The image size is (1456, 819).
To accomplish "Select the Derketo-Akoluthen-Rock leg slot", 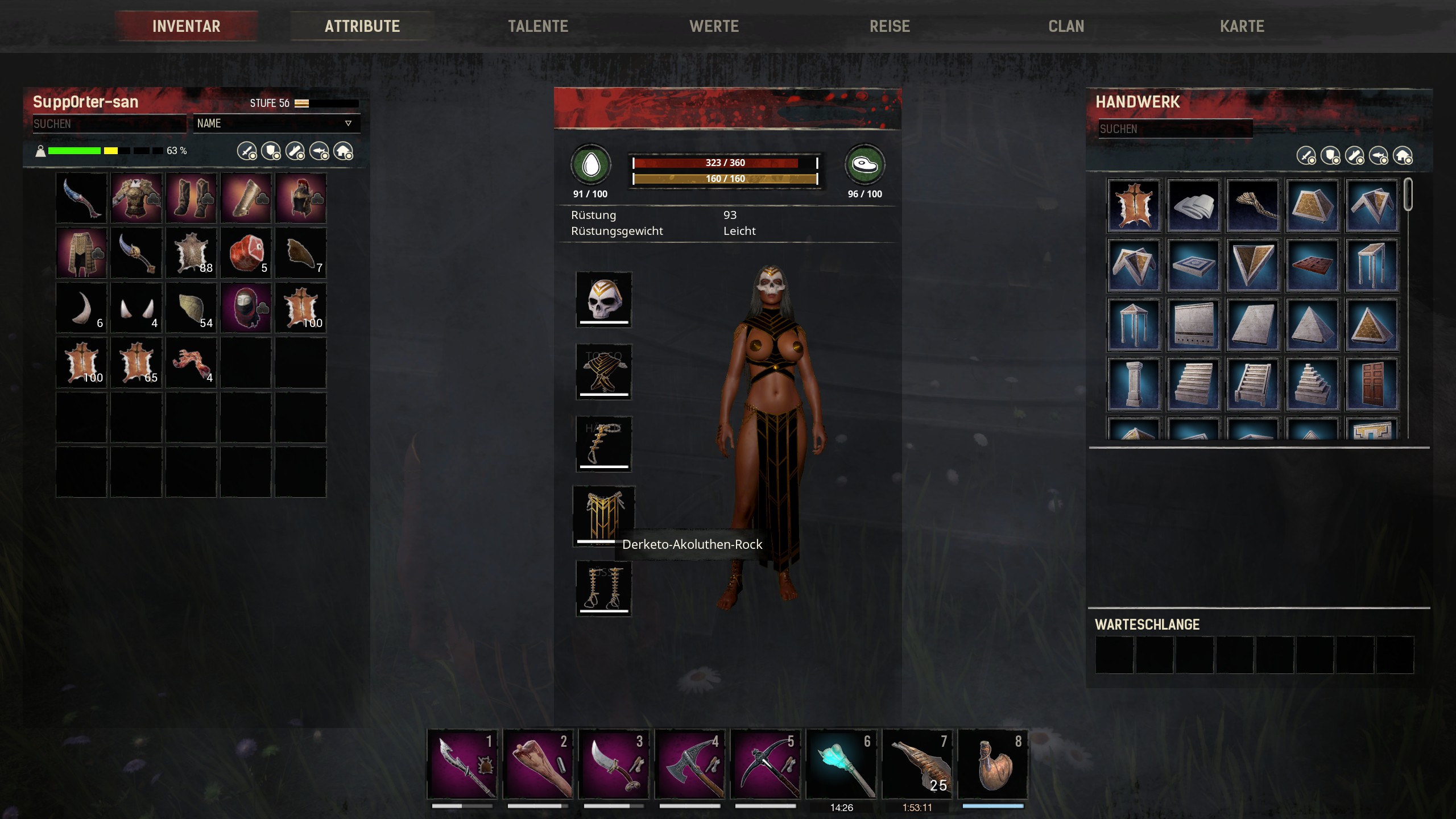I will pyautogui.click(x=603, y=516).
